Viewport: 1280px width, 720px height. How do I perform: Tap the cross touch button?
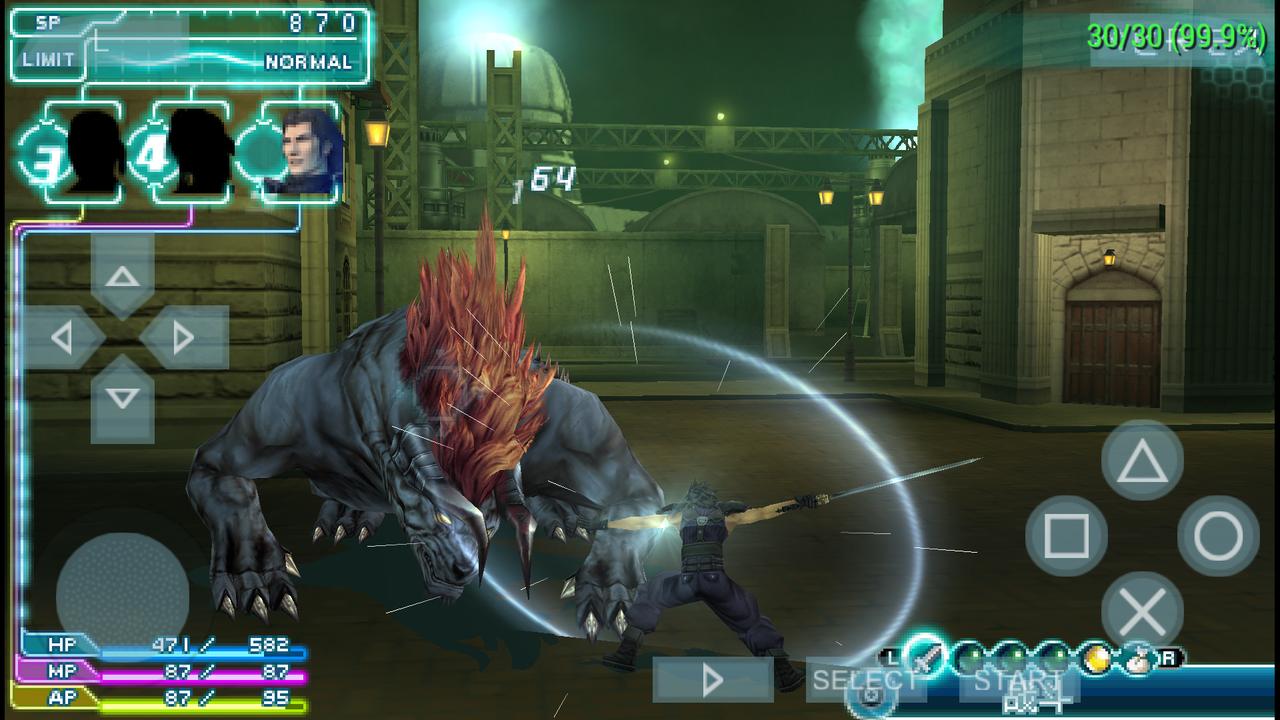1142,612
